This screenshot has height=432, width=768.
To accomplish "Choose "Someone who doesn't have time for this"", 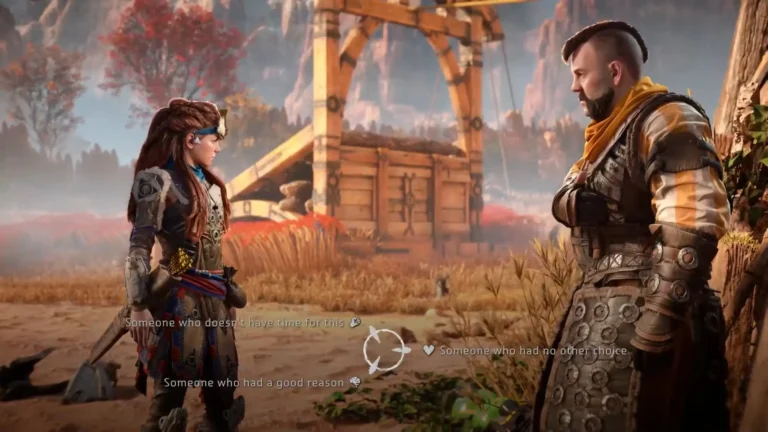I will click(236, 323).
